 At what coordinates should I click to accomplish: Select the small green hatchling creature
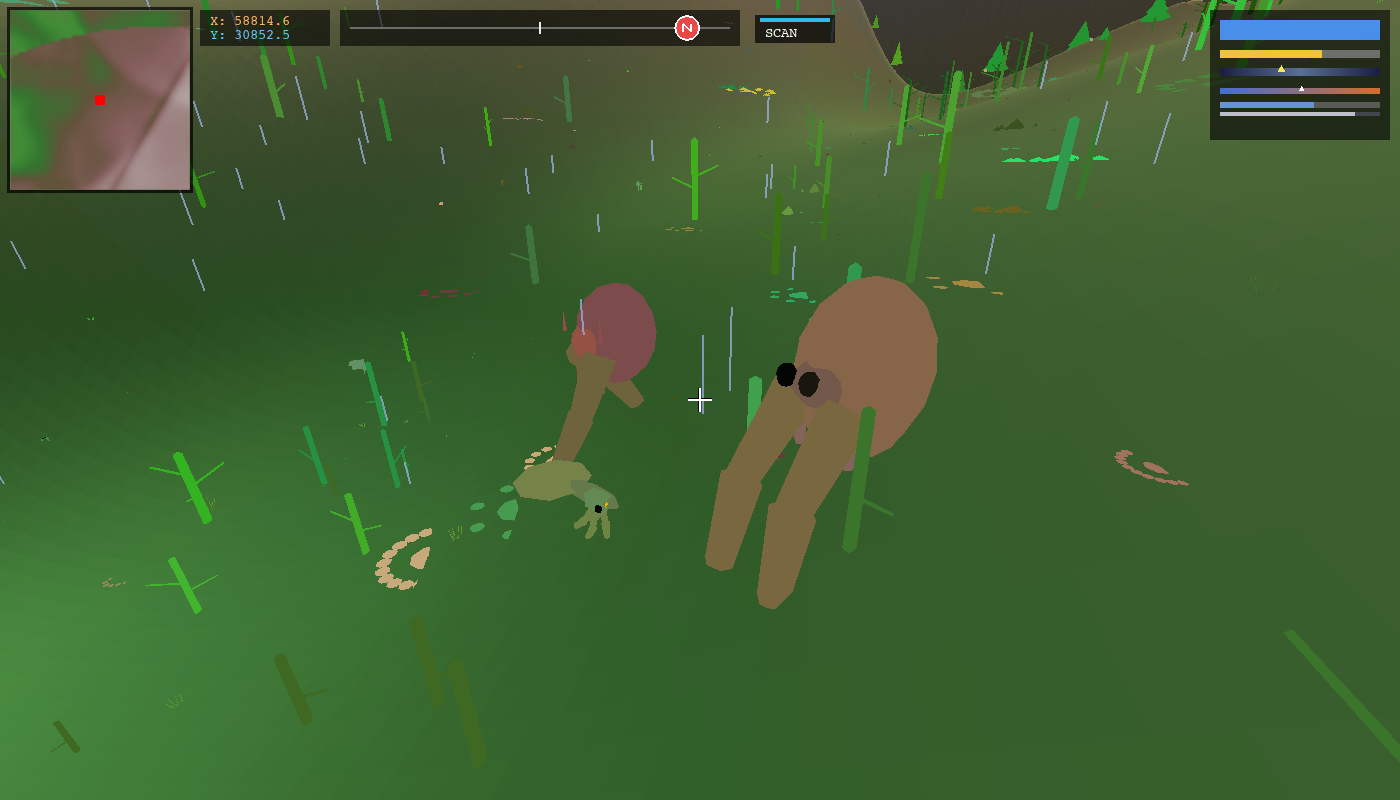pyautogui.click(x=600, y=510)
